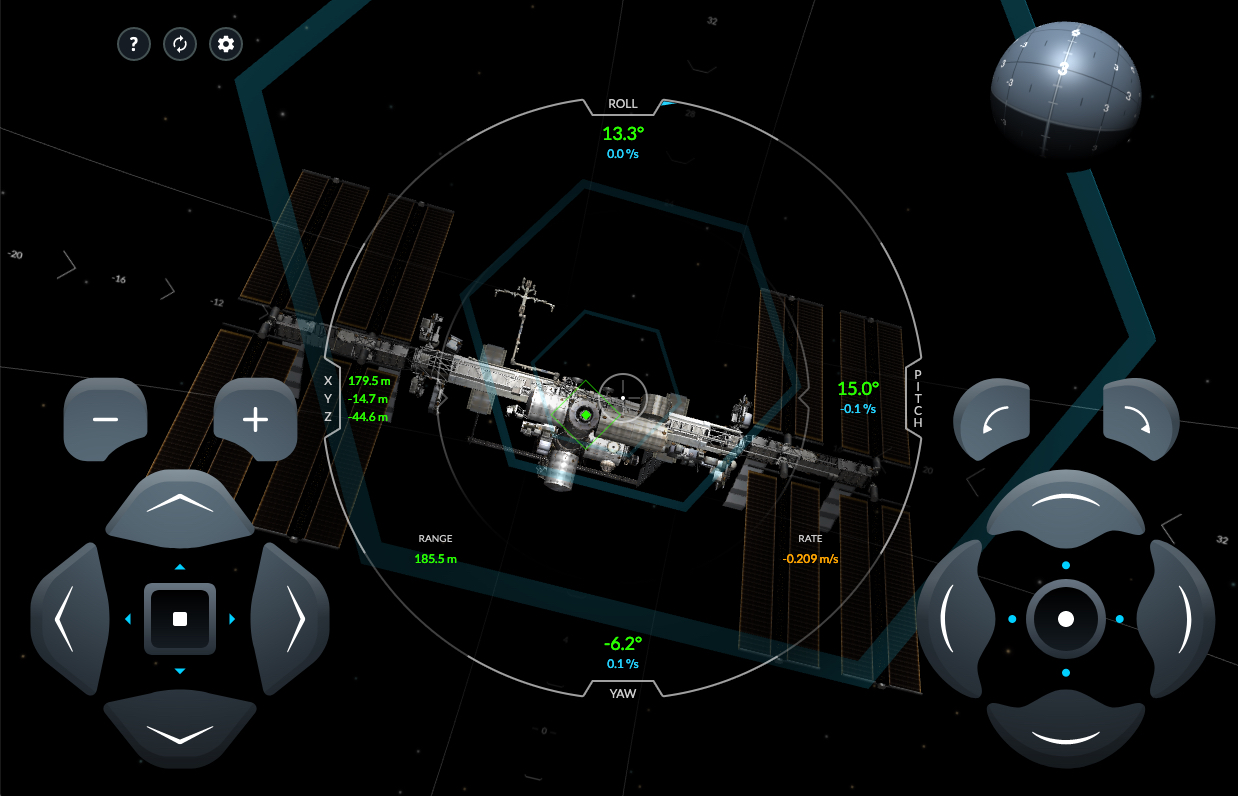The height and width of the screenshot is (796, 1238).
Task: Translate up with the upward chevron button
Action: pyautogui.click(x=180, y=504)
